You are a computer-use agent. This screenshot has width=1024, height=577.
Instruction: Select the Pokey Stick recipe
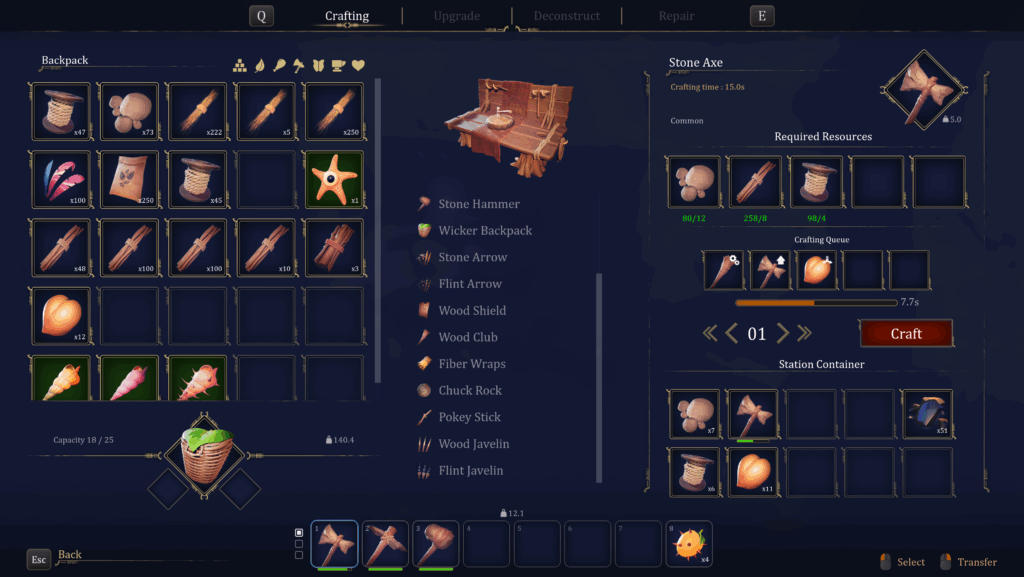pyautogui.click(x=470, y=417)
